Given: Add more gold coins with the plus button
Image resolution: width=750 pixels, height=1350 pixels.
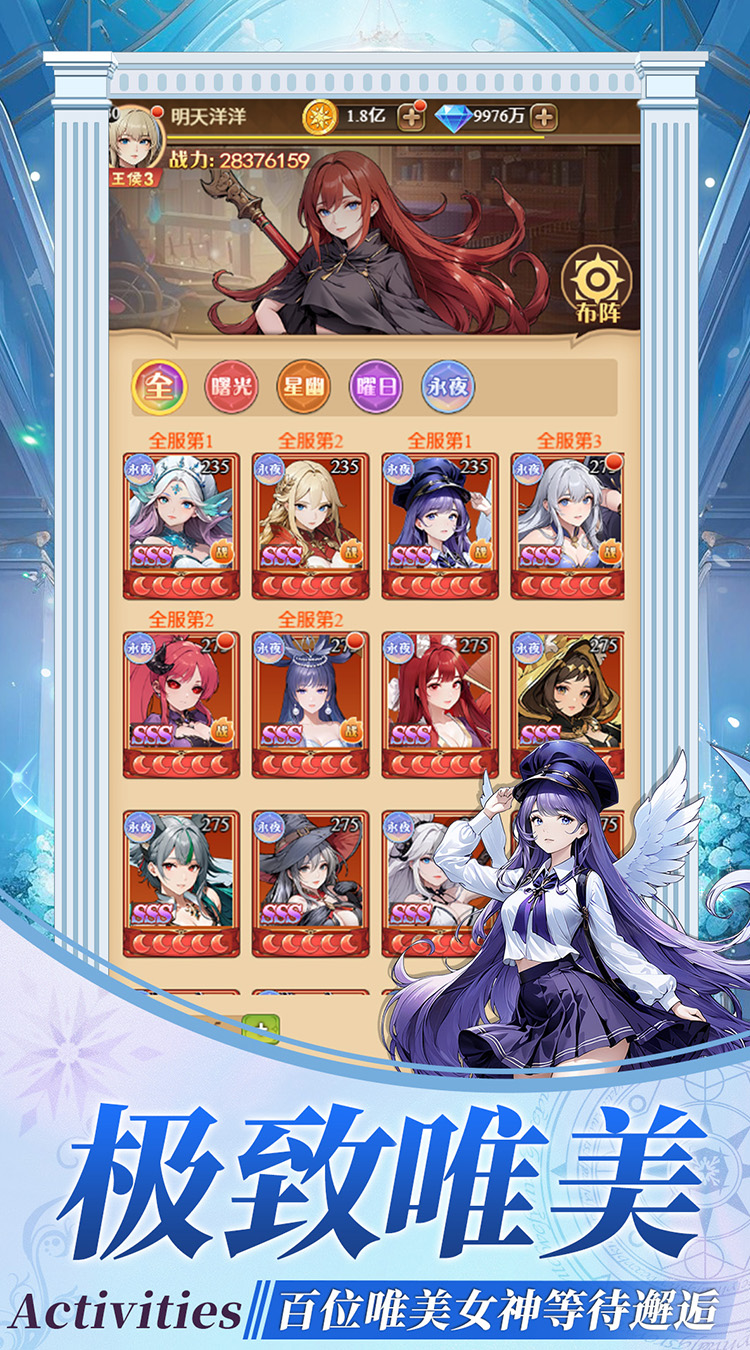Looking at the screenshot, I should coord(411,116).
